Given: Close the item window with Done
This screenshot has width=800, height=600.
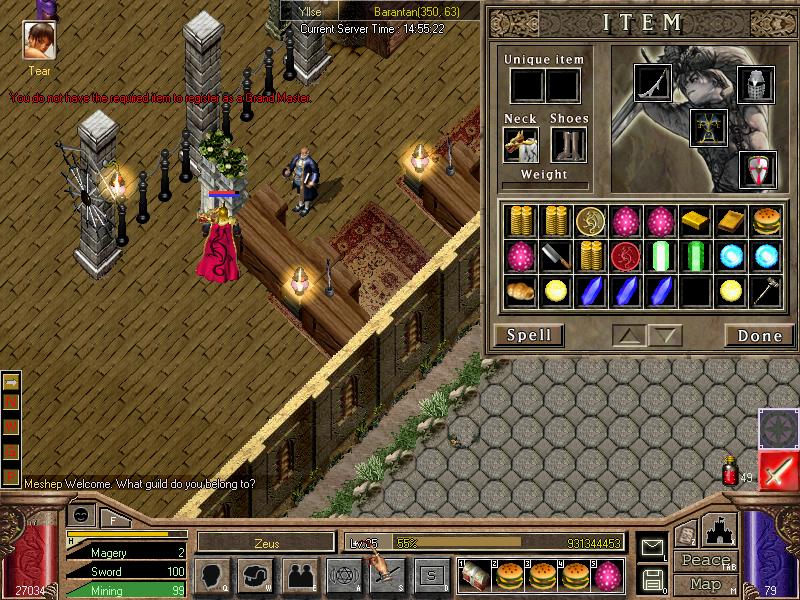Looking at the screenshot, I should (x=759, y=335).
